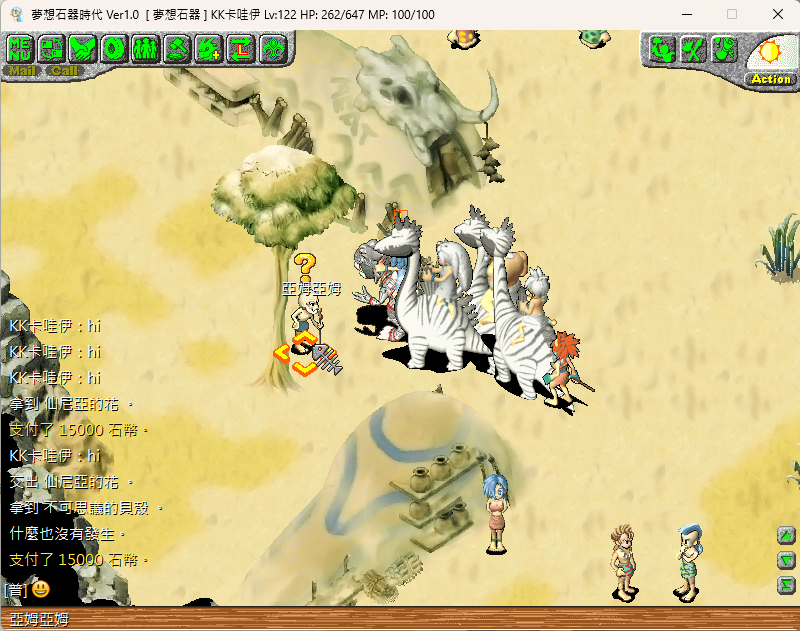Image resolution: width=800 pixels, height=631 pixels.
Task: Click the arrows with L icon
Action: coord(240,48)
